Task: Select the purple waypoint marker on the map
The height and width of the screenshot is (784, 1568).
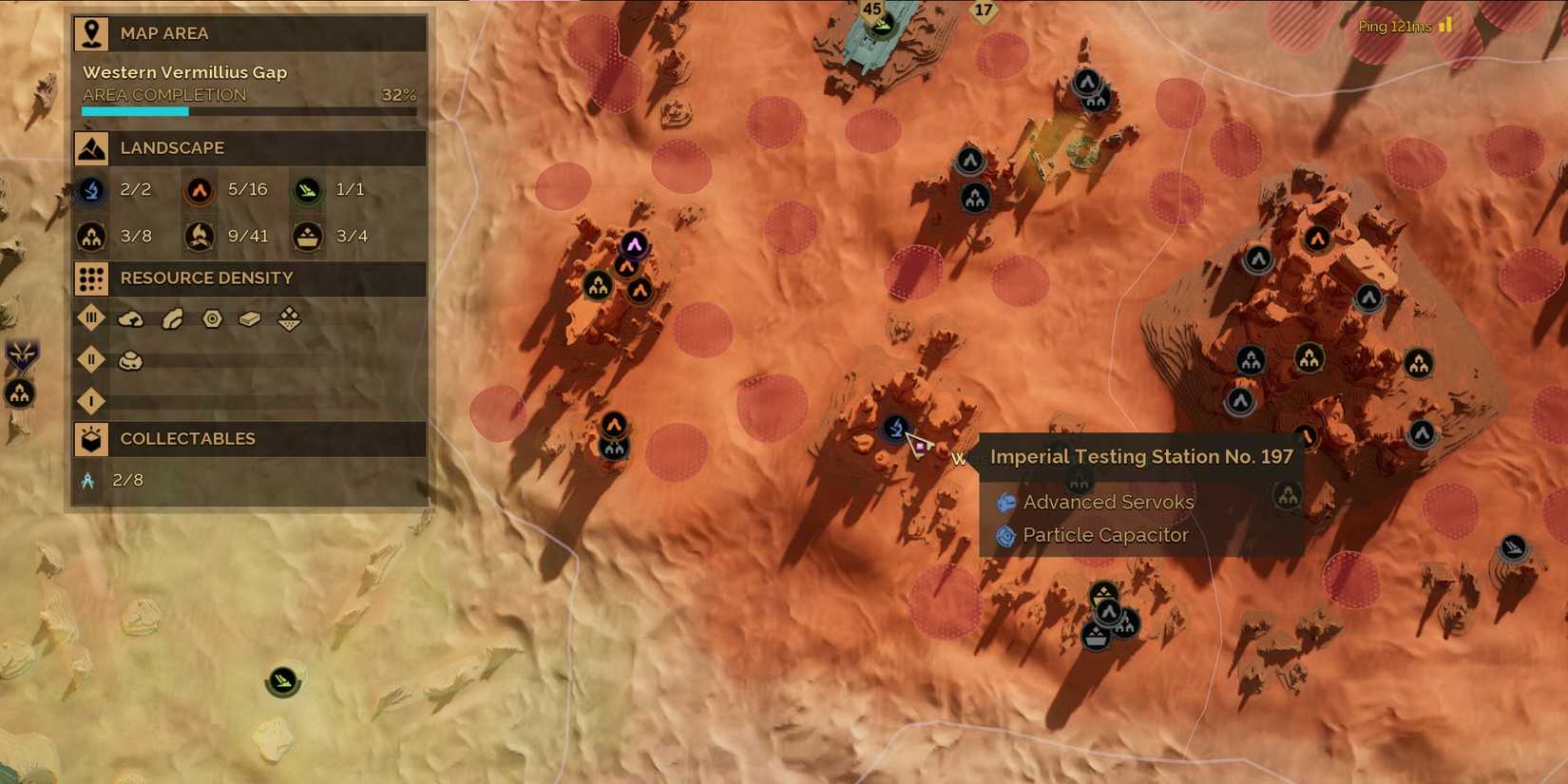Action: pos(634,243)
